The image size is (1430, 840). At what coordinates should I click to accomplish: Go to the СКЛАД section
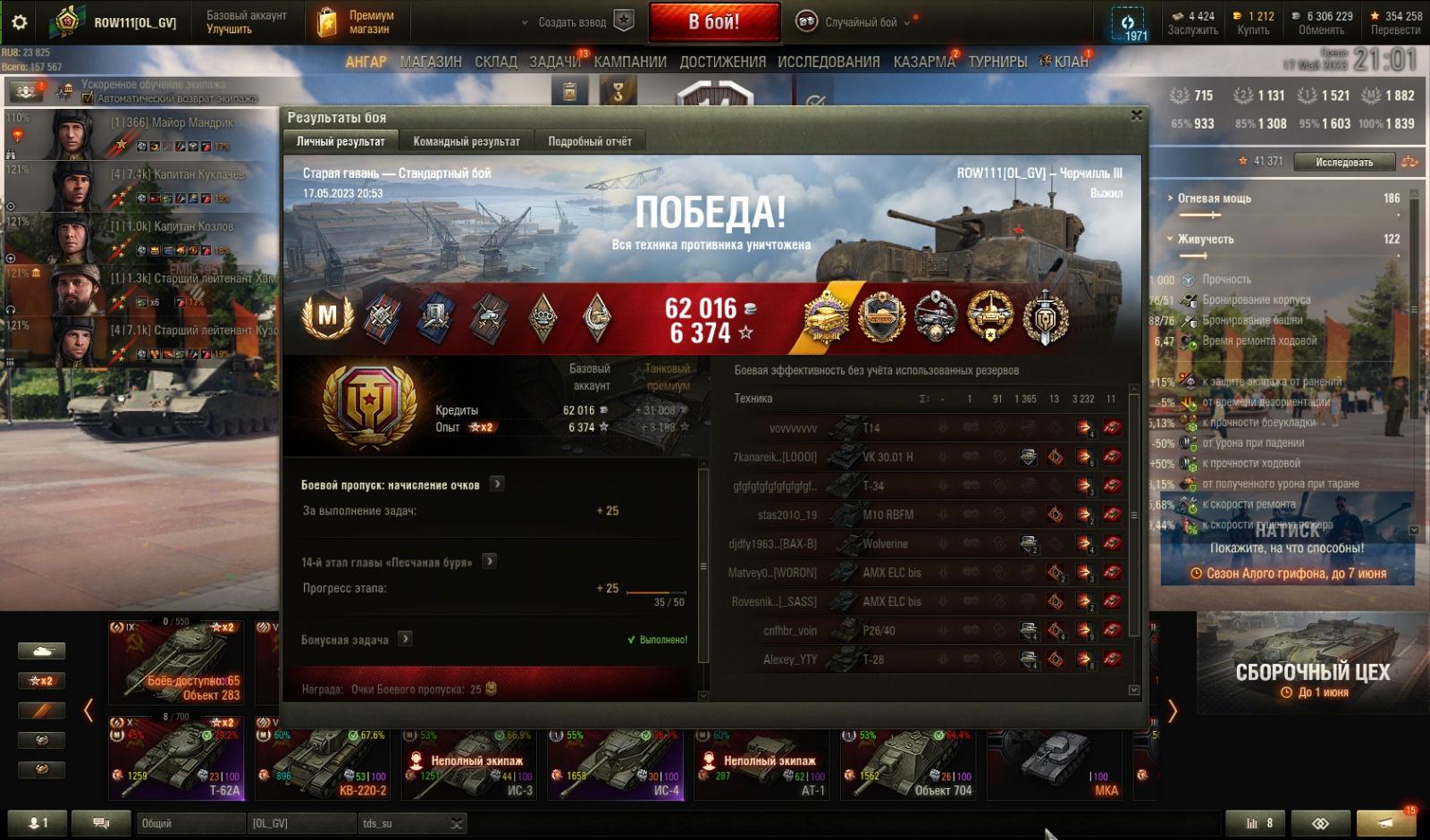click(495, 62)
